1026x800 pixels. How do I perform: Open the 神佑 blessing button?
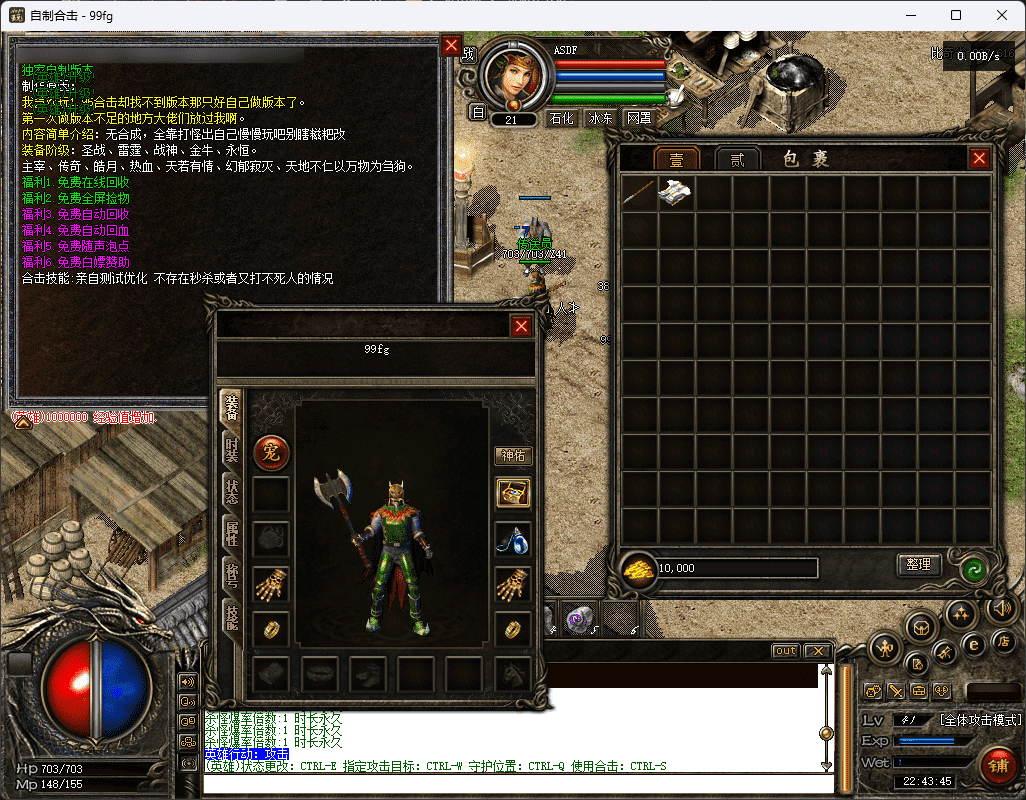coord(513,455)
